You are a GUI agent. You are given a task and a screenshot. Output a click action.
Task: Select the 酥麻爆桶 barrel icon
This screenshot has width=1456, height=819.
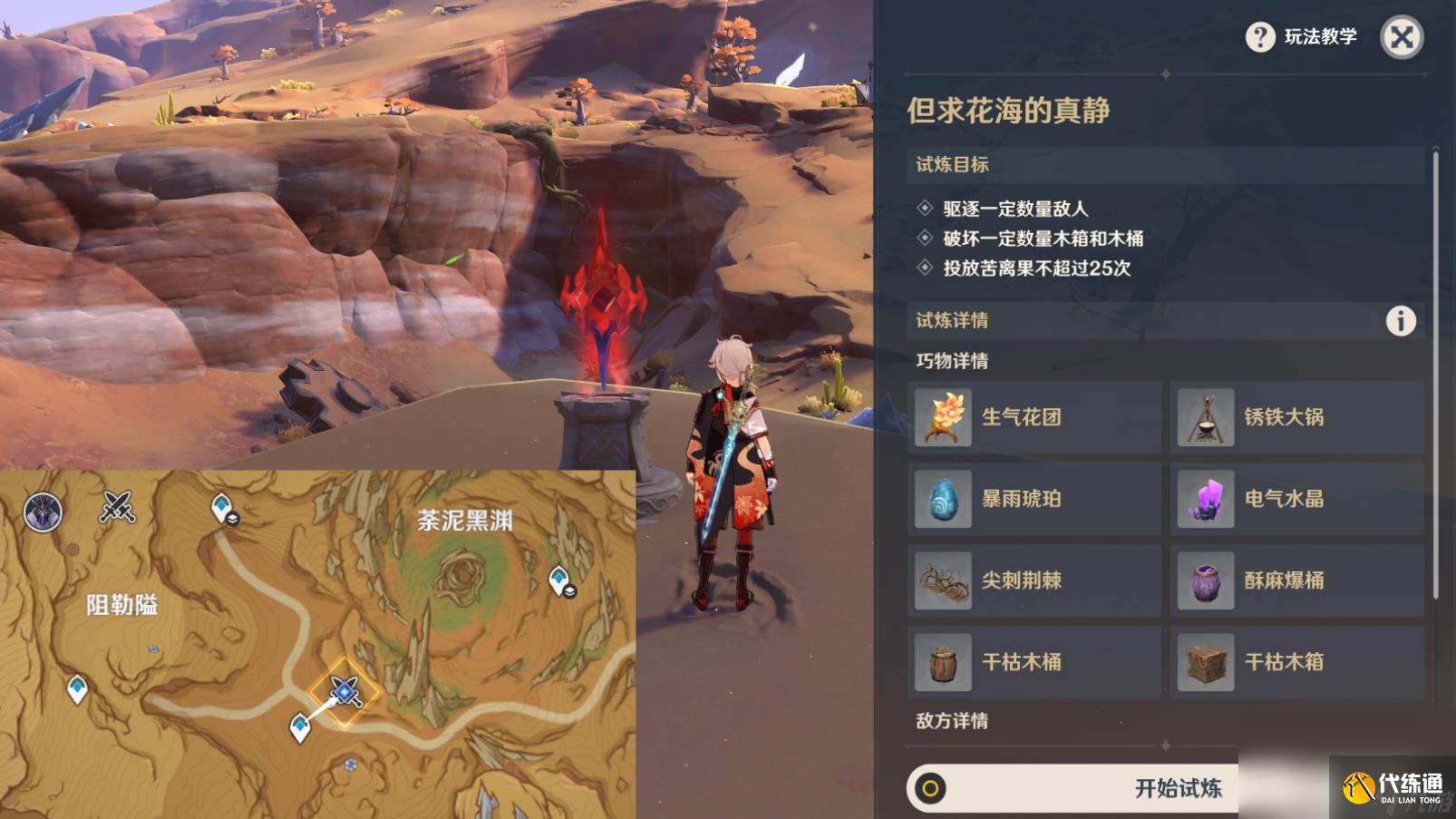(x=1206, y=580)
